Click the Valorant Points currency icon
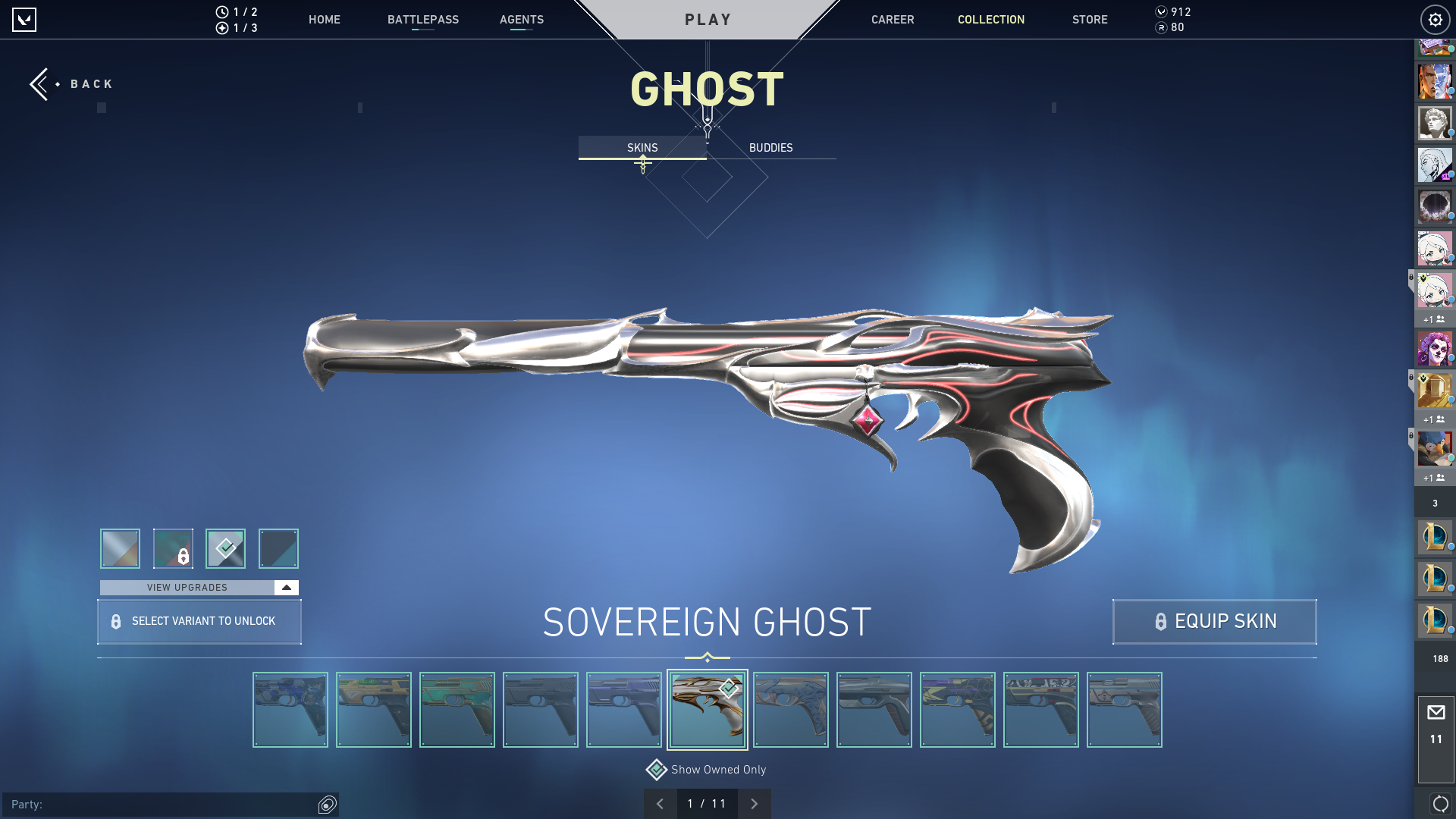The image size is (1456, 819). 1162,12
